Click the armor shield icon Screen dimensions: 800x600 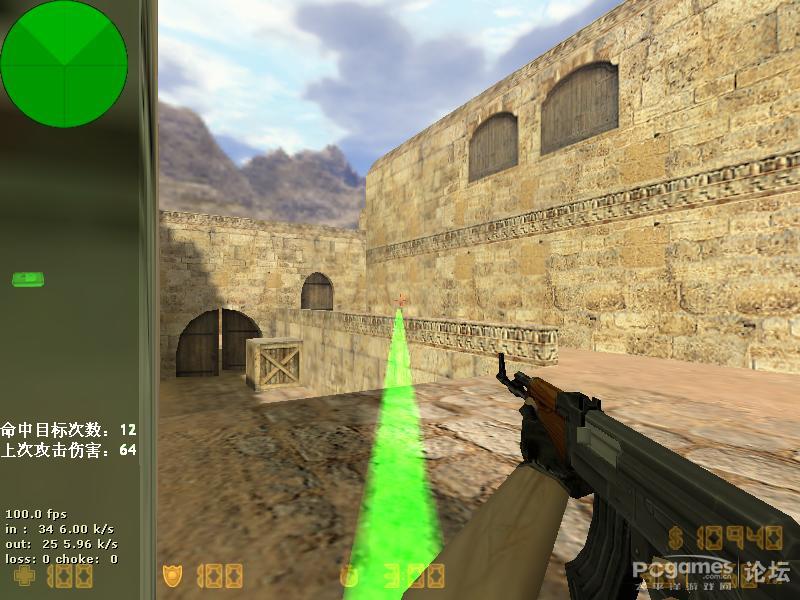pyautogui.click(x=172, y=576)
